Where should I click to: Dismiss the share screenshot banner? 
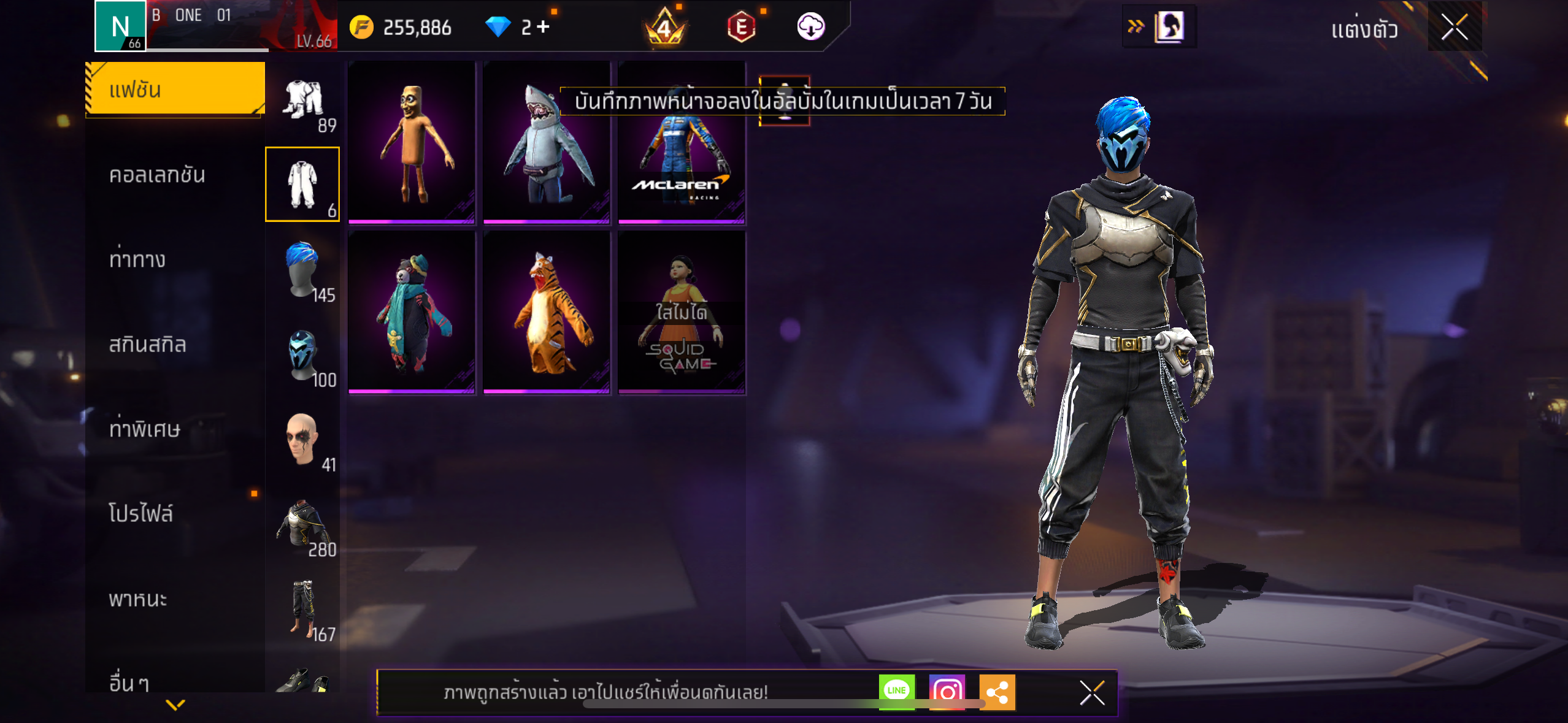point(1092,693)
